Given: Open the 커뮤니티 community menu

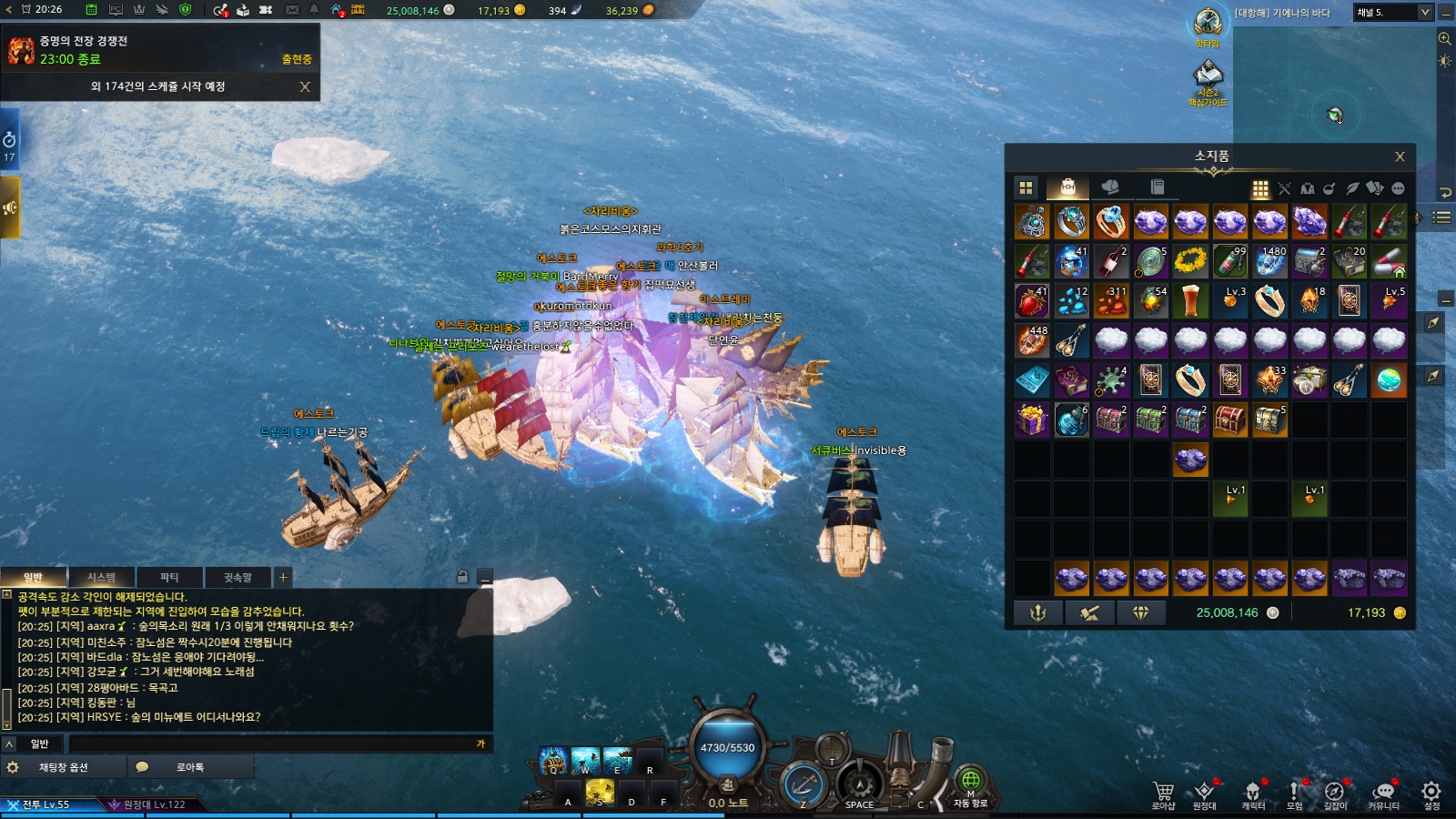Looking at the screenshot, I should pyautogui.click(x=1383, y=794).
